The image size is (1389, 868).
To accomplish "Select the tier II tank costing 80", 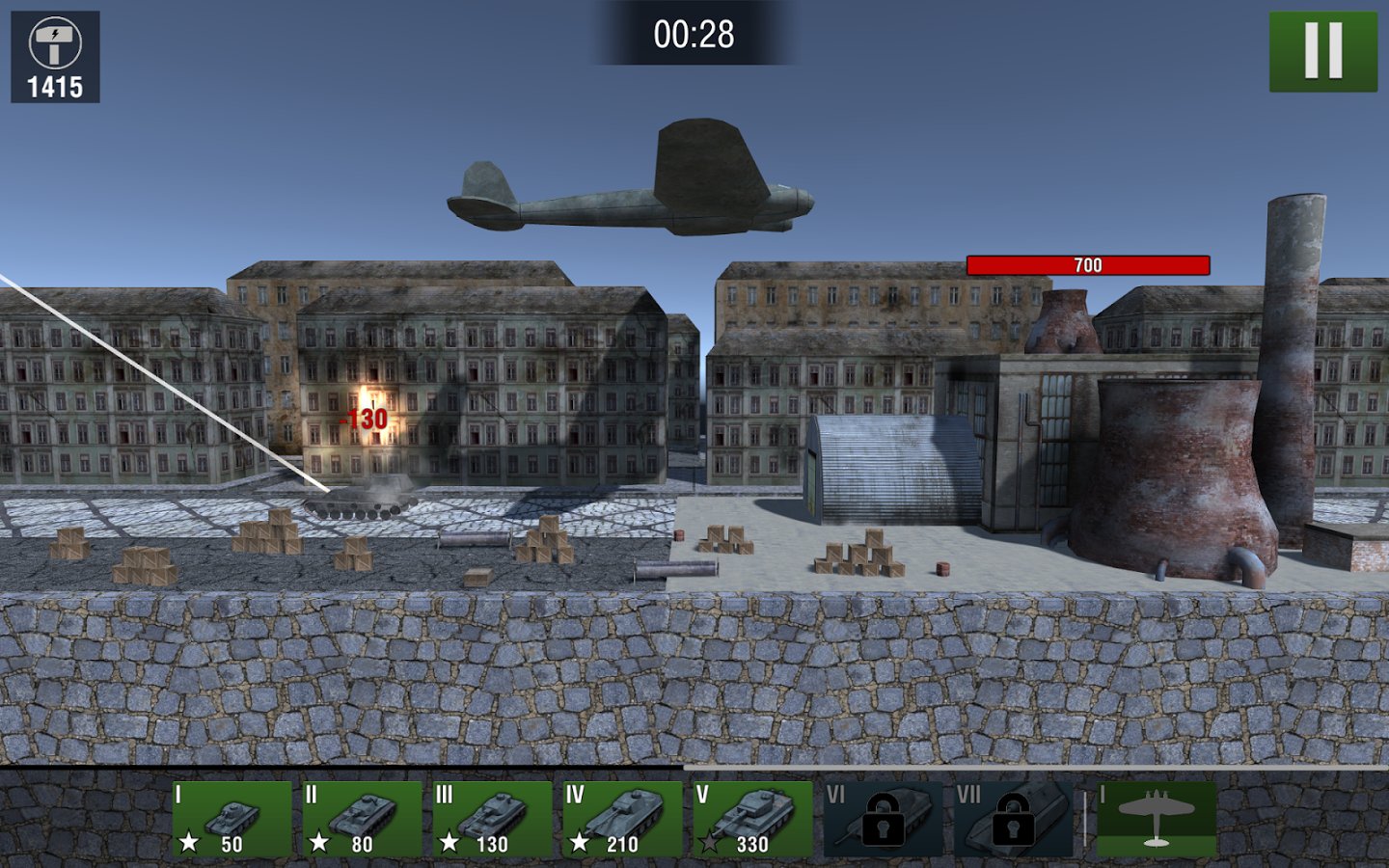I will coord(362,819).
